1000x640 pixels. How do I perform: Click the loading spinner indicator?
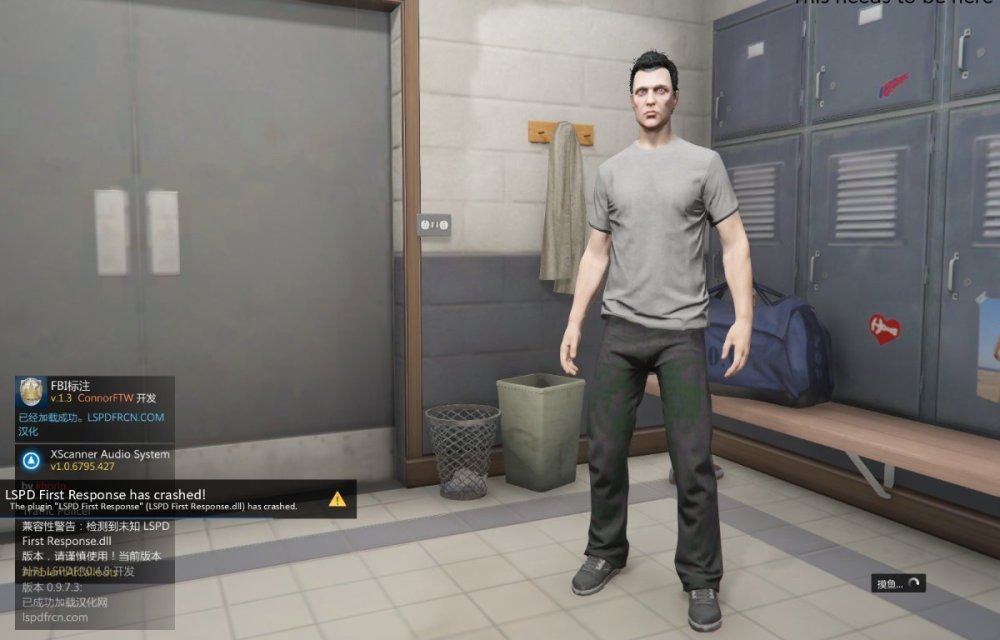pyautogui.click(x=912, y=584)
